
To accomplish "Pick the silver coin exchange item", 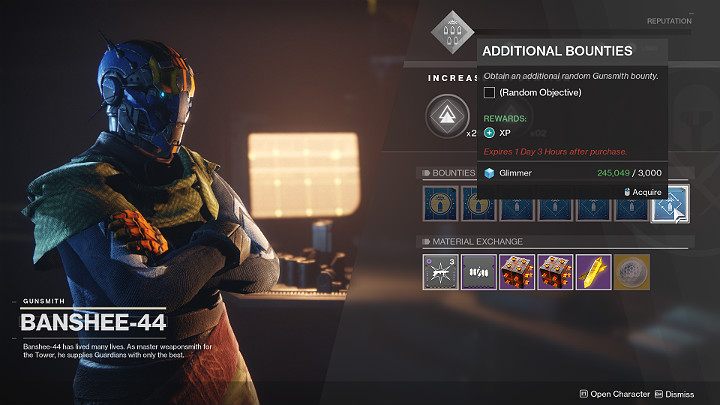I will point(631,270).
